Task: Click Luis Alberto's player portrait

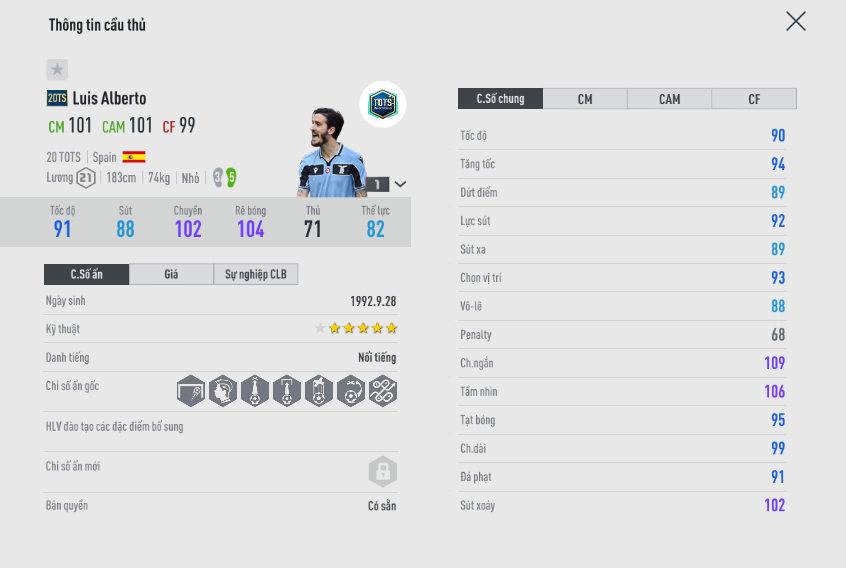Action: pos(331,153)
